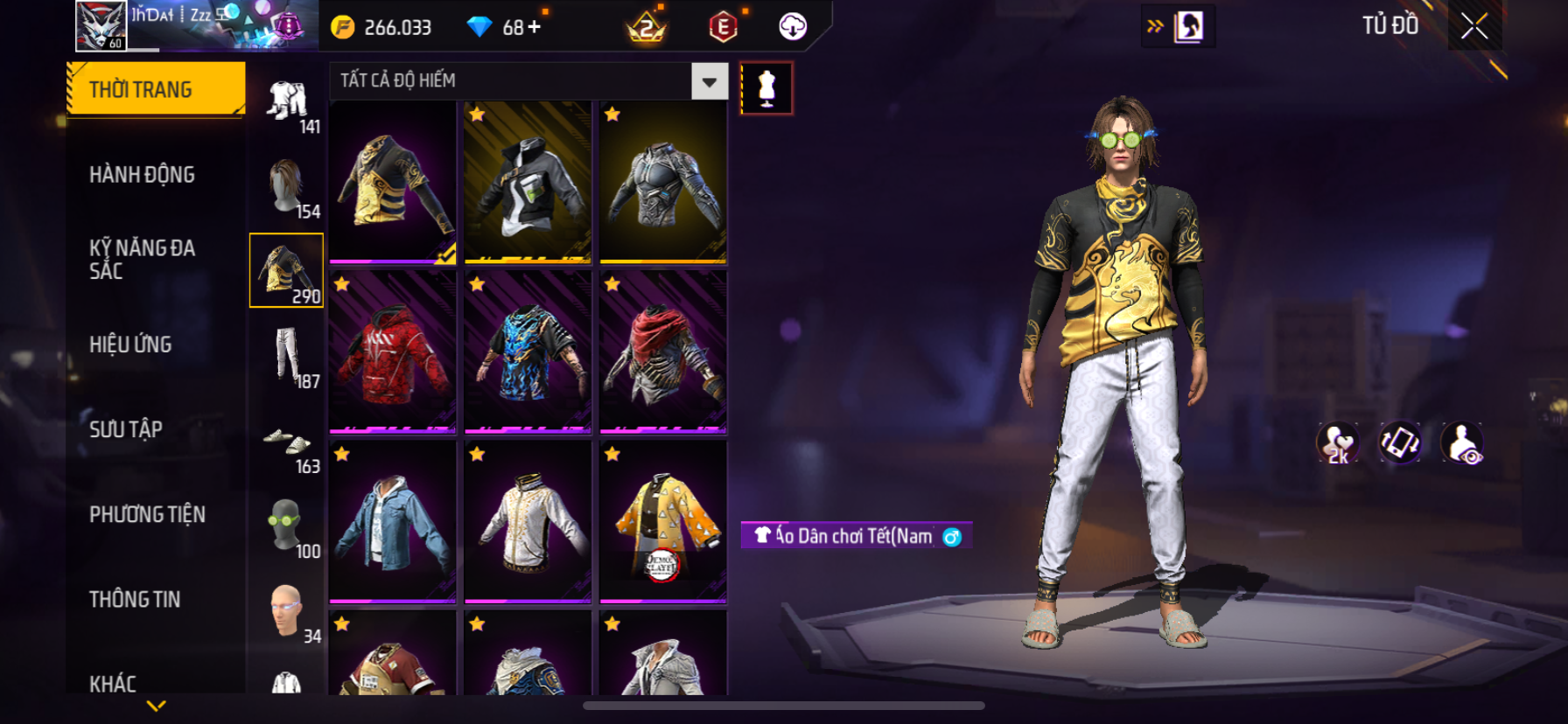Viewport: 1568px width, 724px height.
Task: Open the Thông Tin tab
Action: 135,599
